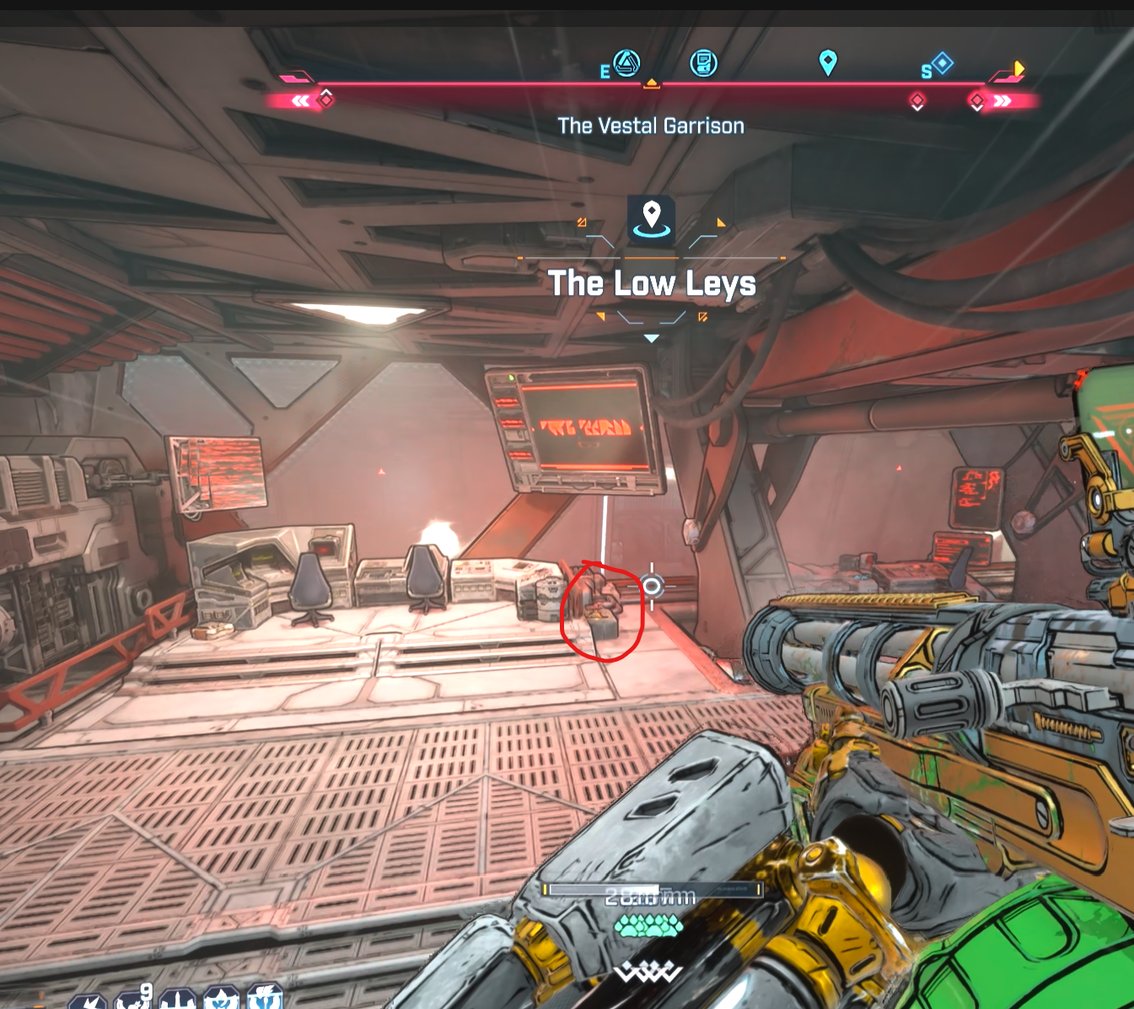Select the status icon with the 9 counter
Screen dimensions: 1134x1009
point(132,998)
